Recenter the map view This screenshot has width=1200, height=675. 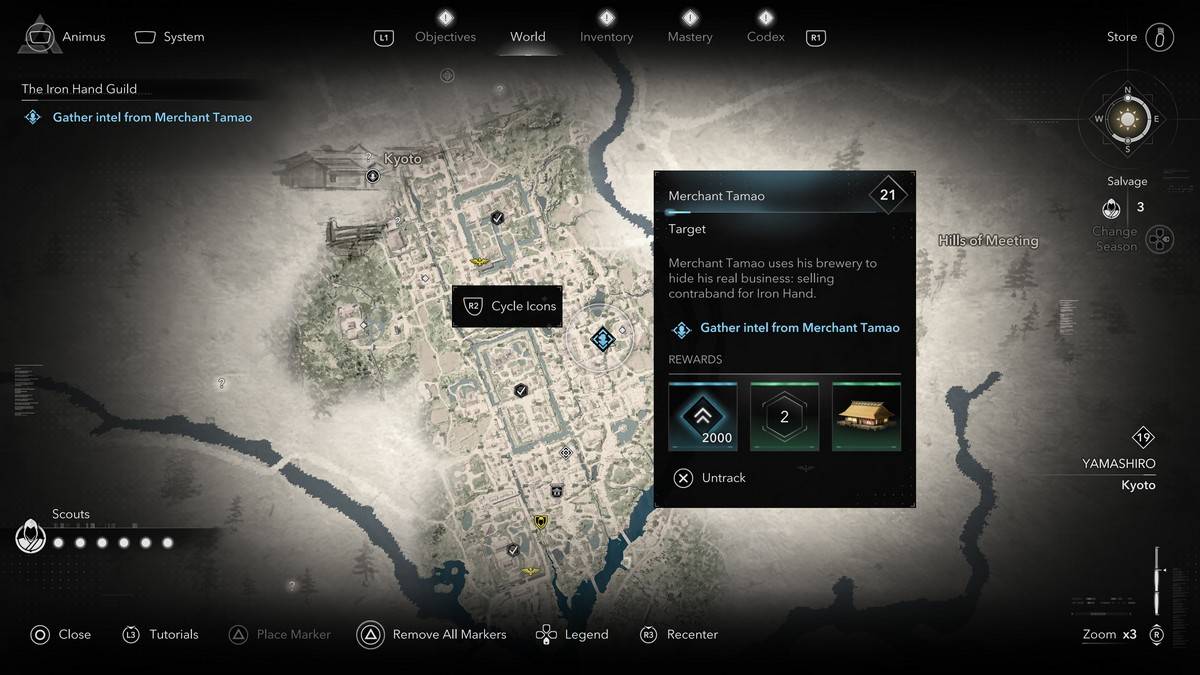pos(679,634)
